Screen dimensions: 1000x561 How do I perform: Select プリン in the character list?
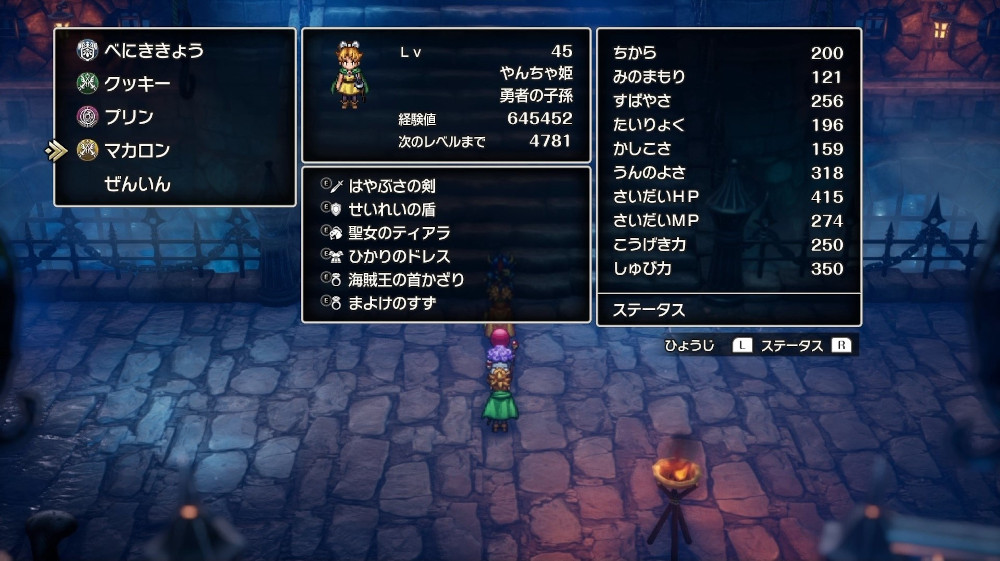(x=129, y=117)
